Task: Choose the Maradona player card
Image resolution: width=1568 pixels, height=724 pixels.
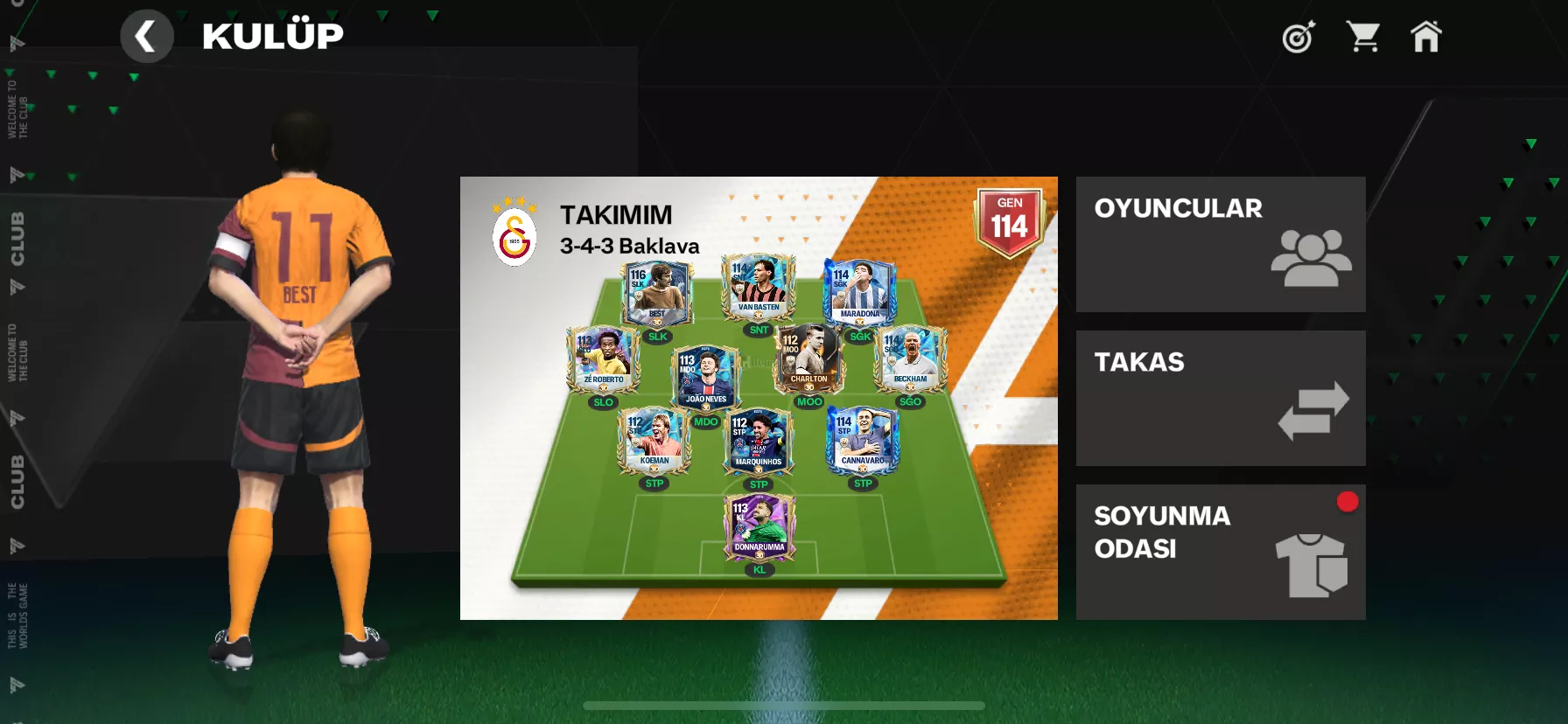Action: click(860, 292)
